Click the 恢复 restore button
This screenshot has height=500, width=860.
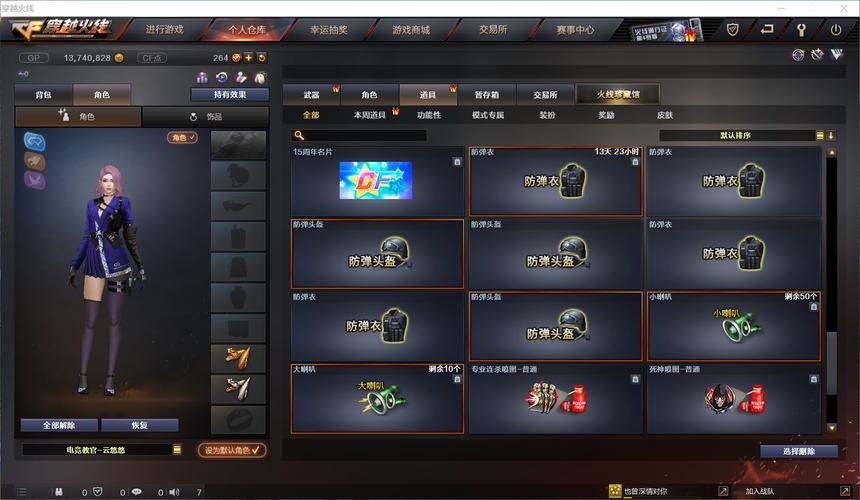tap(139, 425)
